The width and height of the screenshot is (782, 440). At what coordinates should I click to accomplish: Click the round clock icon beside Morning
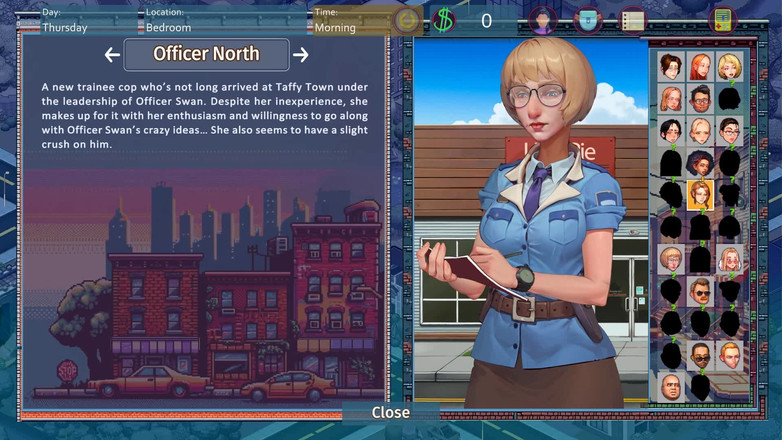pos(406,20)
